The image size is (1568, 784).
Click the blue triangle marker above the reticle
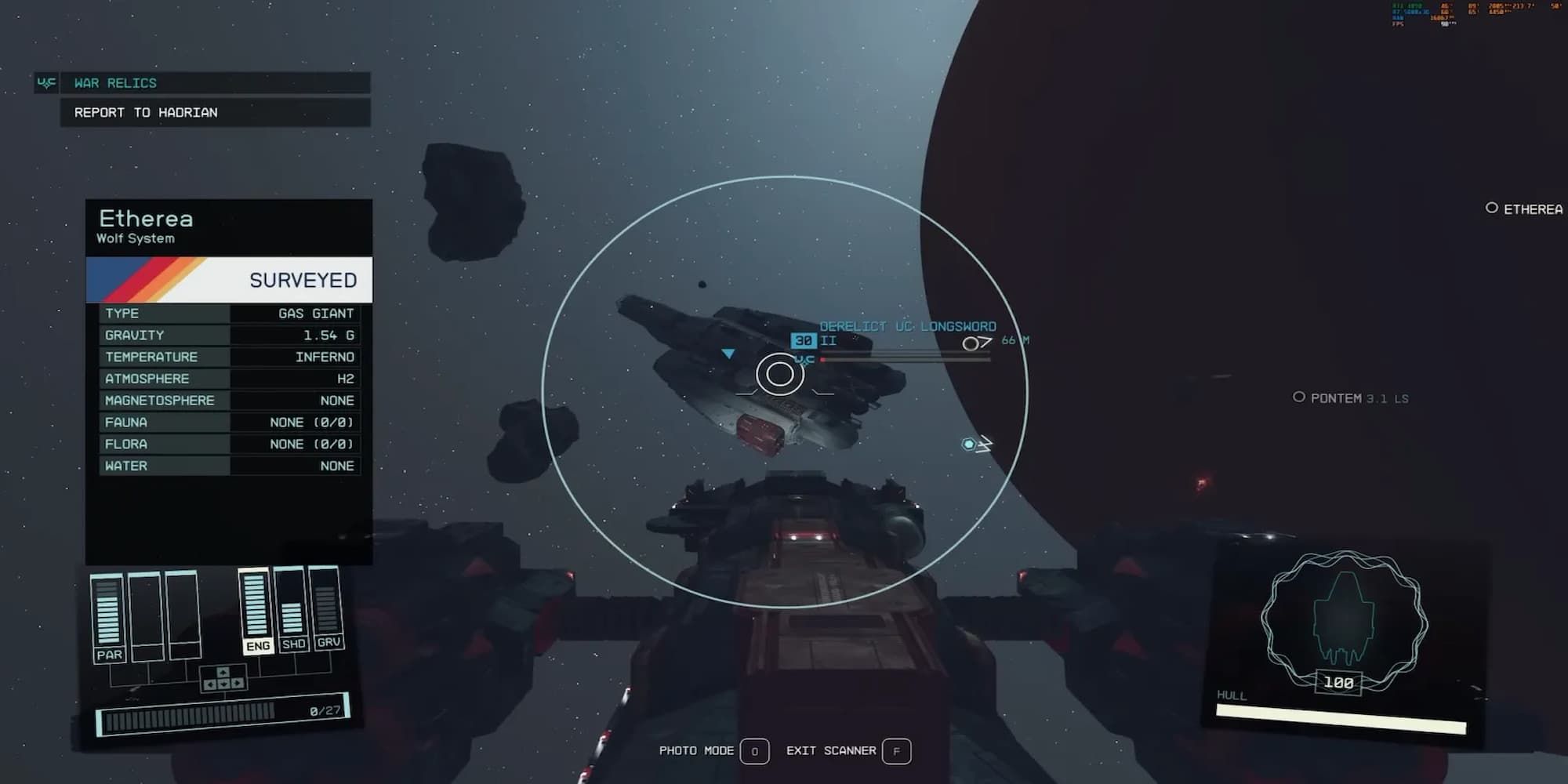pyautogui.click(x=729, y=354)
